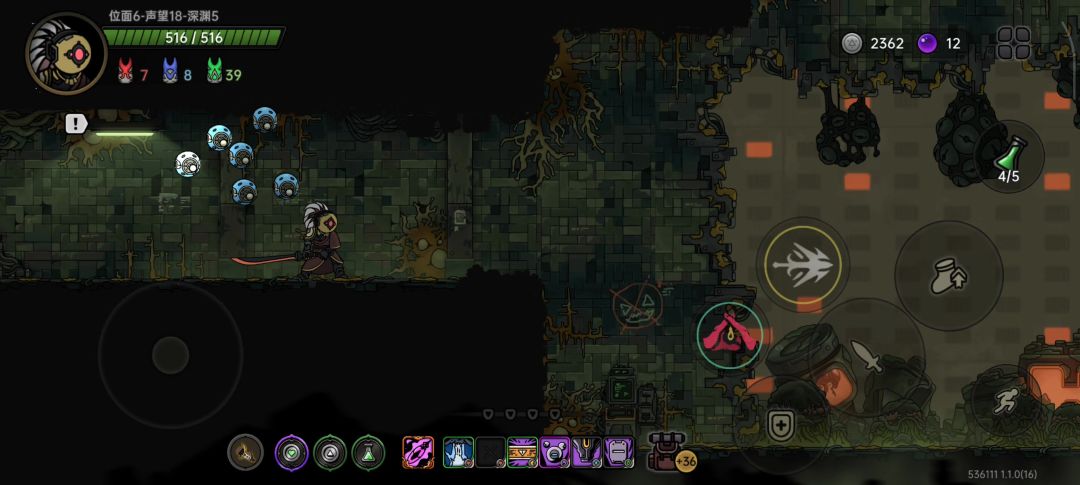The width and height of the screenshot is (1080, 485).
Task: Attack with the sword button
Action: 866,357
